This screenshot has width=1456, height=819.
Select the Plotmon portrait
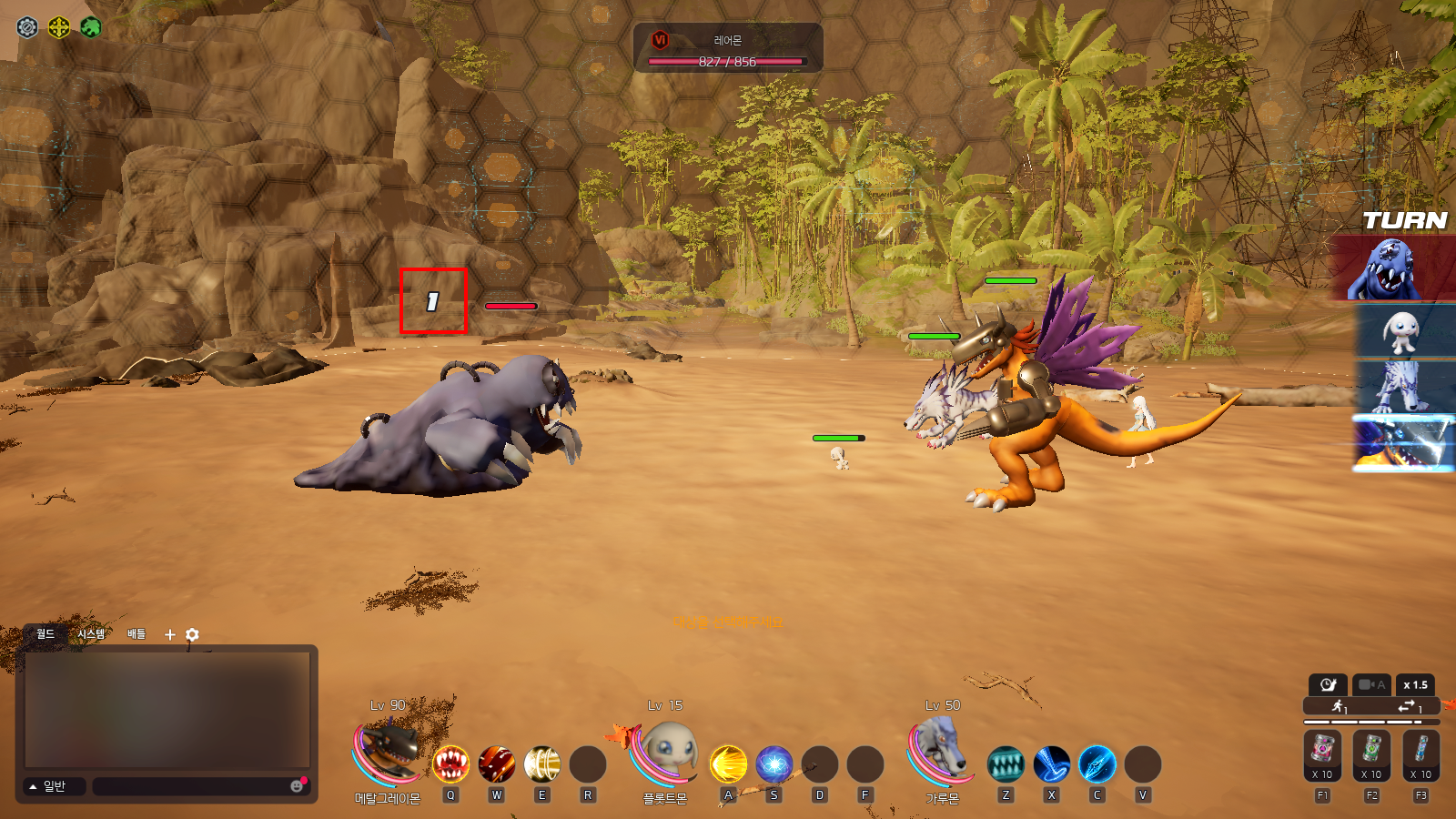click(x=667, y=752)
